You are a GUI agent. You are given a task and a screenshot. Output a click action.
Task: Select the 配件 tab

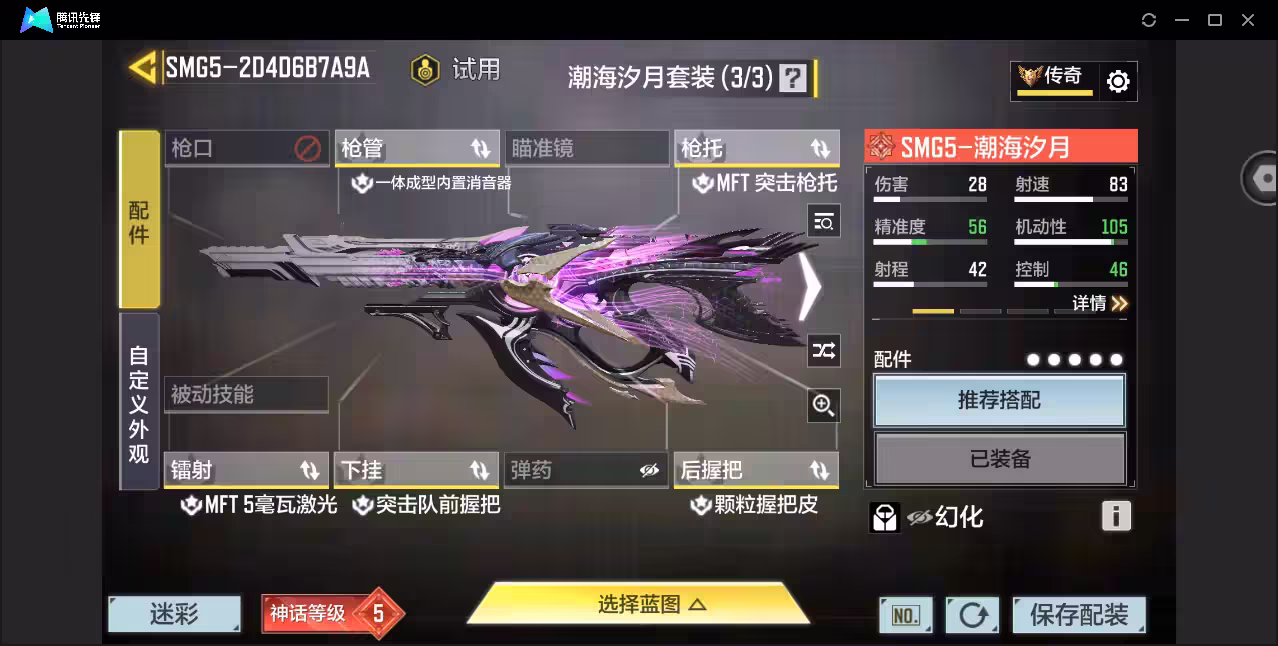tap(139, 220)
